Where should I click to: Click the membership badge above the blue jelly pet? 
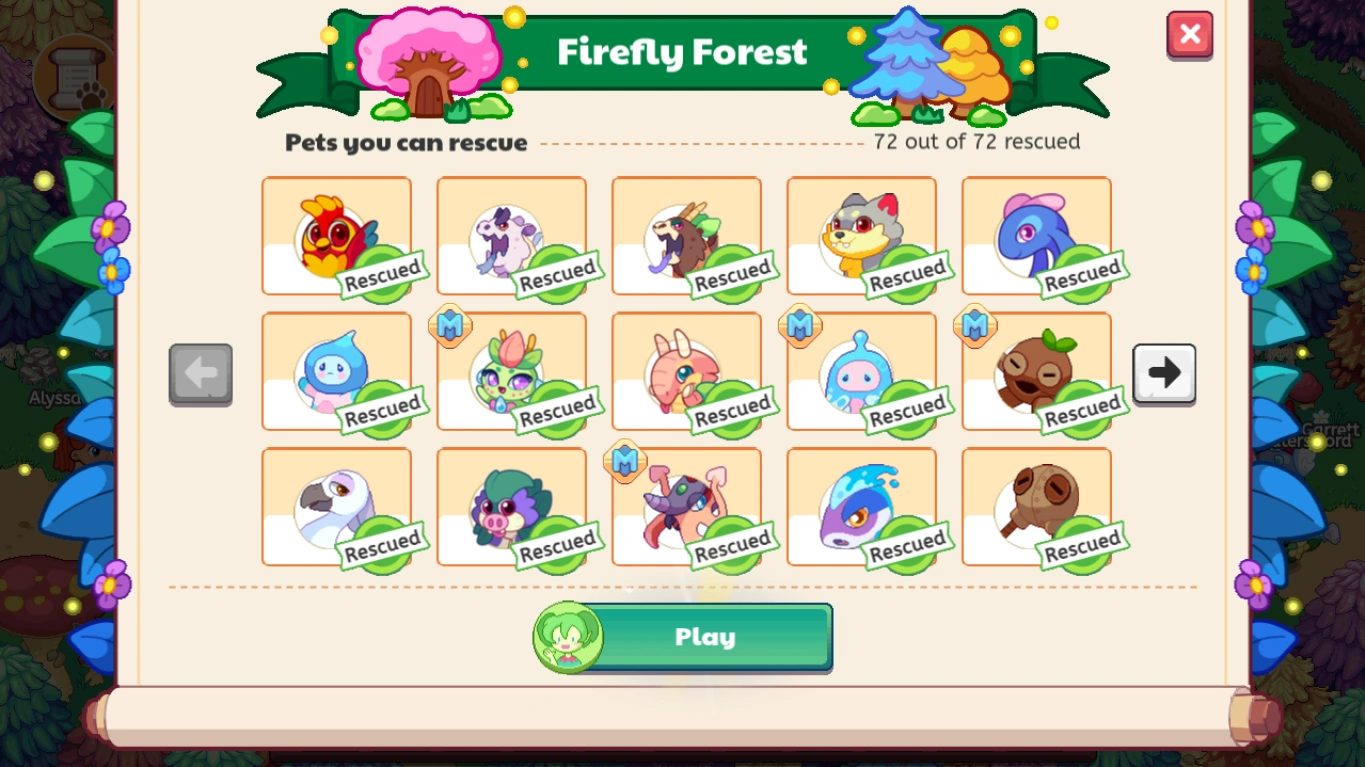click(x=800, y=327)
